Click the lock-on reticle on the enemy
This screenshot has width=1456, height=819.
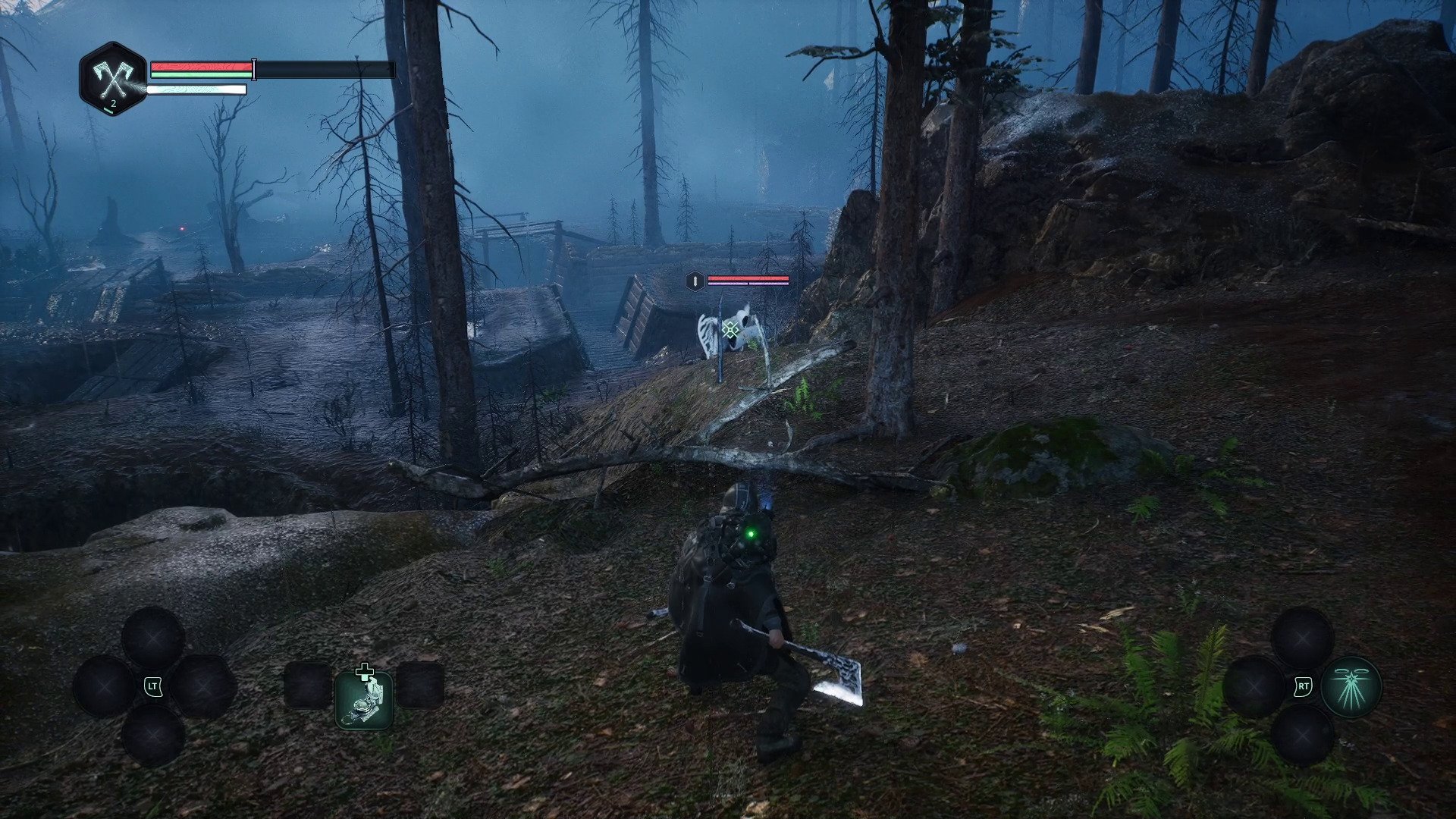click(730, 329)
